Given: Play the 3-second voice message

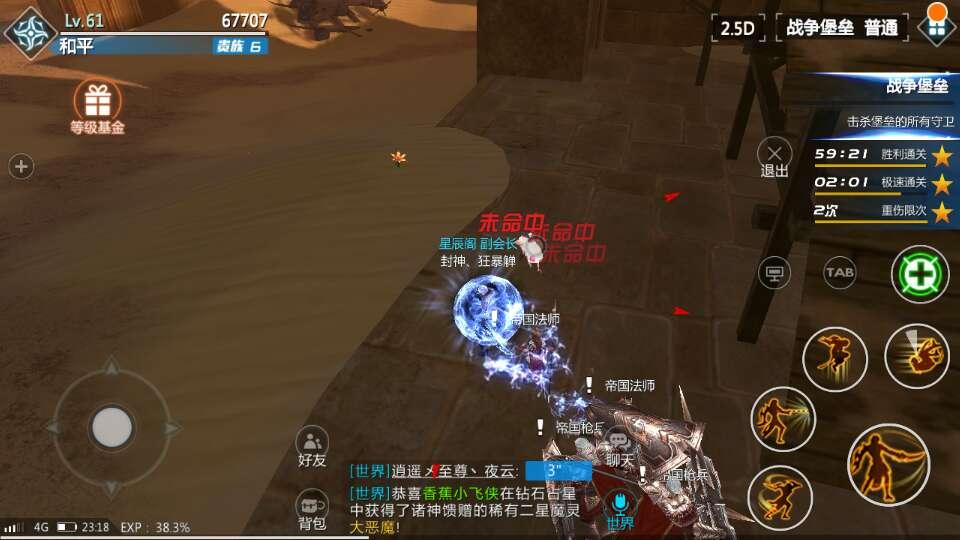Looking at the screenshot, I should tap(557, 470).
